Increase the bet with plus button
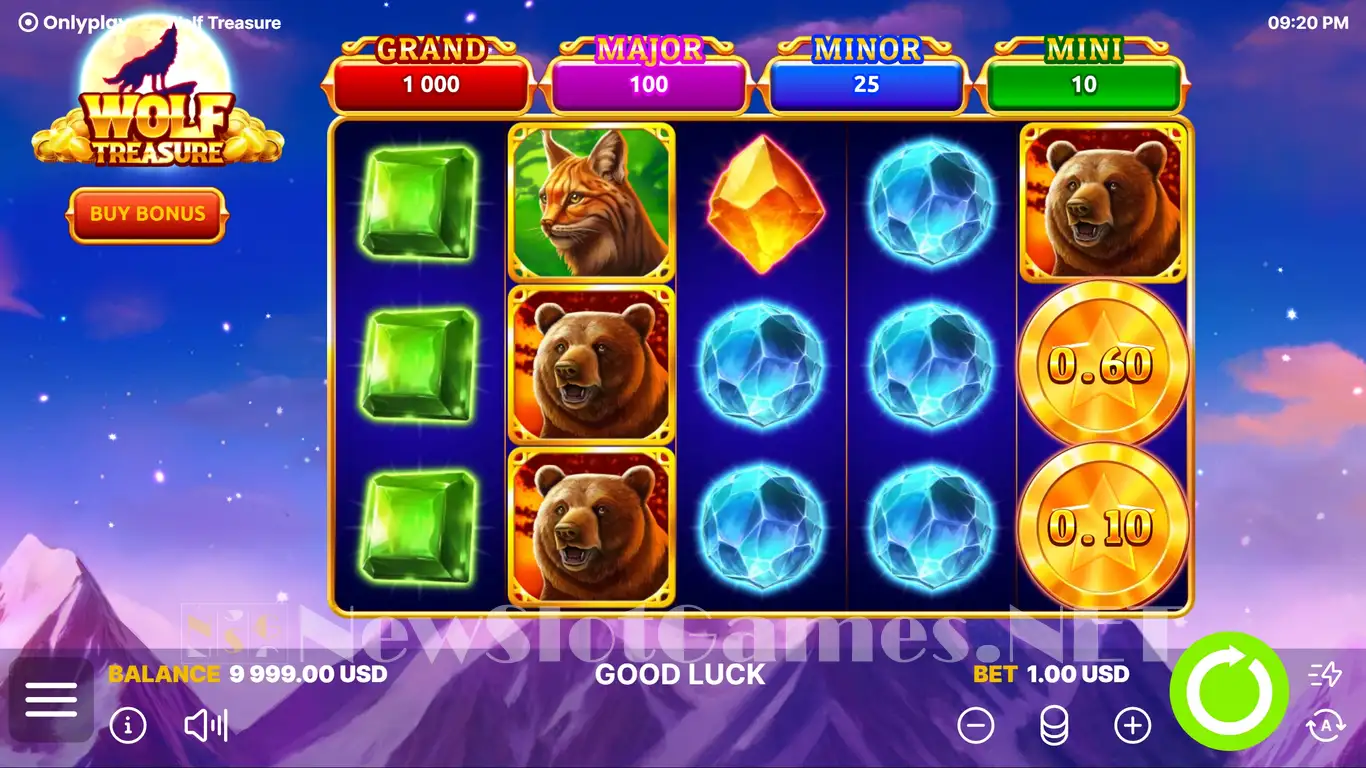Image resolution: width=1366 pixels, height=768 pixels. [x=1133, y=725]
